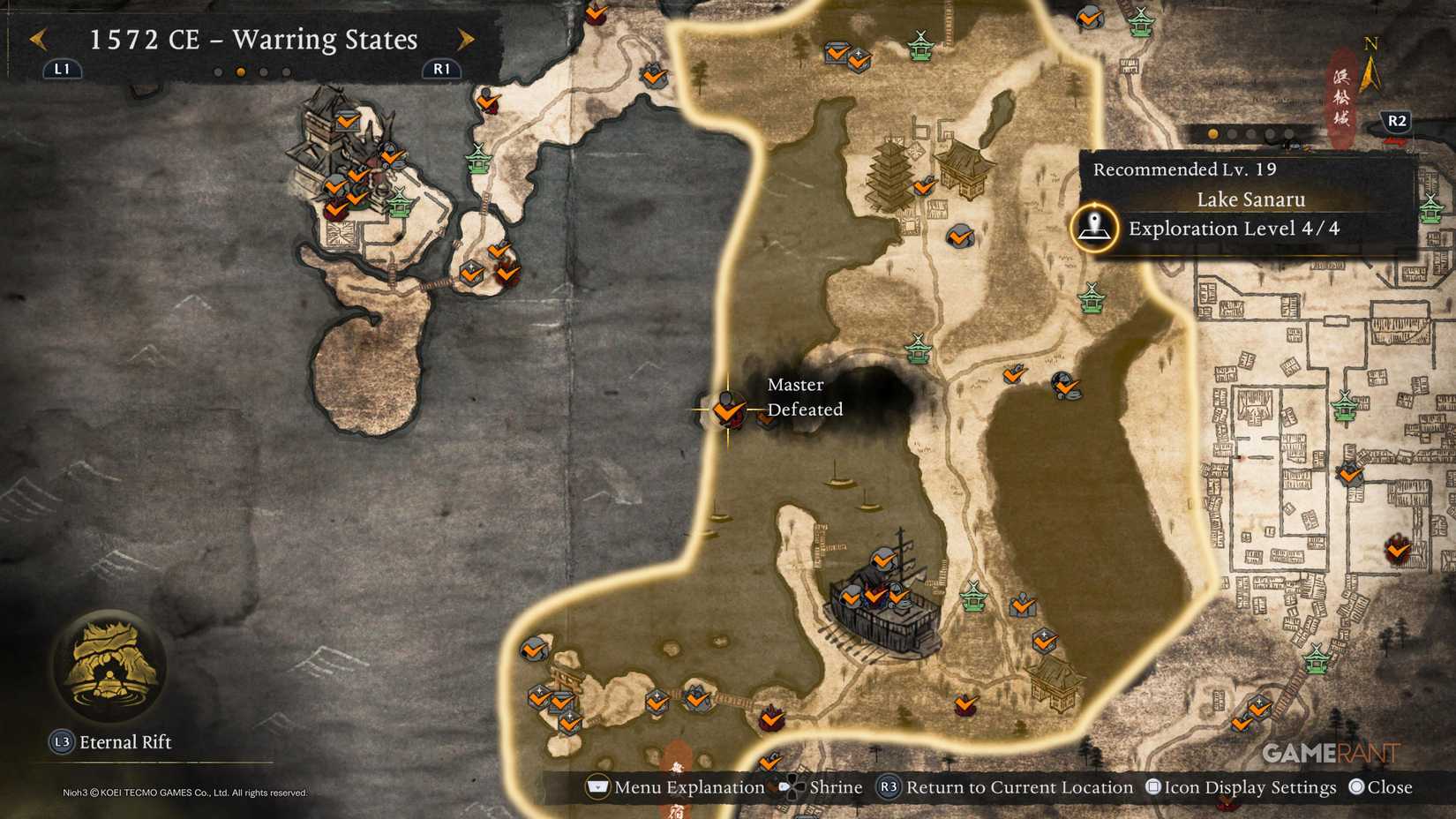Click the right arrow to view the next era
The image size is (1456, 819).
pos(466,39)
